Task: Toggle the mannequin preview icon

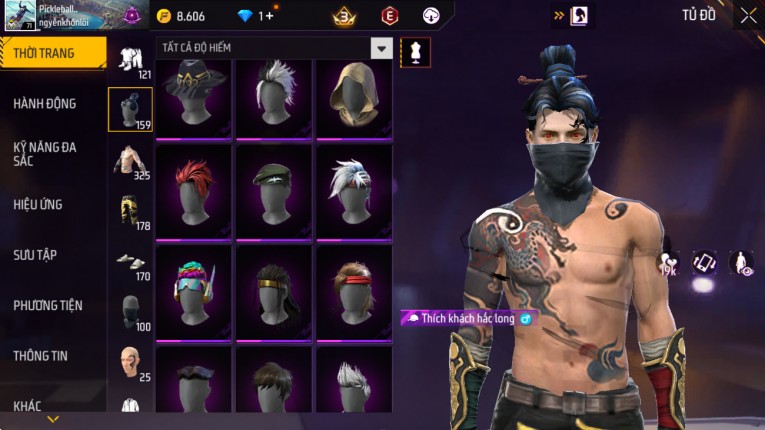Action: pos(416,52)
